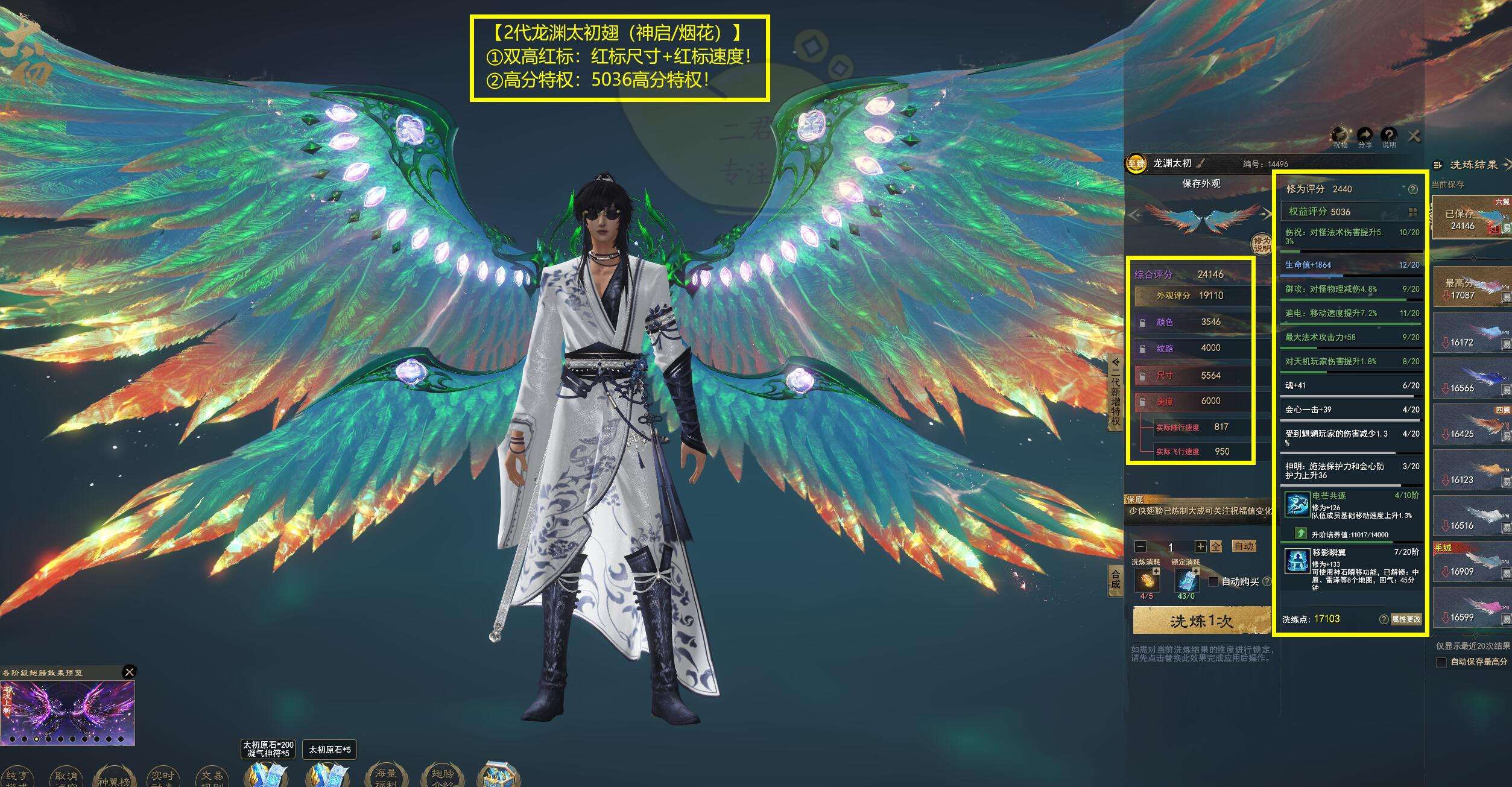
Task: Open the 分享 share option
Action: click(x=1365, y=136)
